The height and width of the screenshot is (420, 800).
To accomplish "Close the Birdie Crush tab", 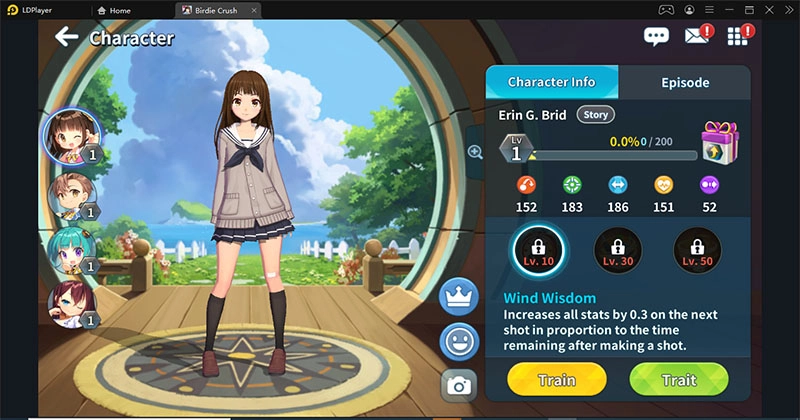I will tap(254, 10).
